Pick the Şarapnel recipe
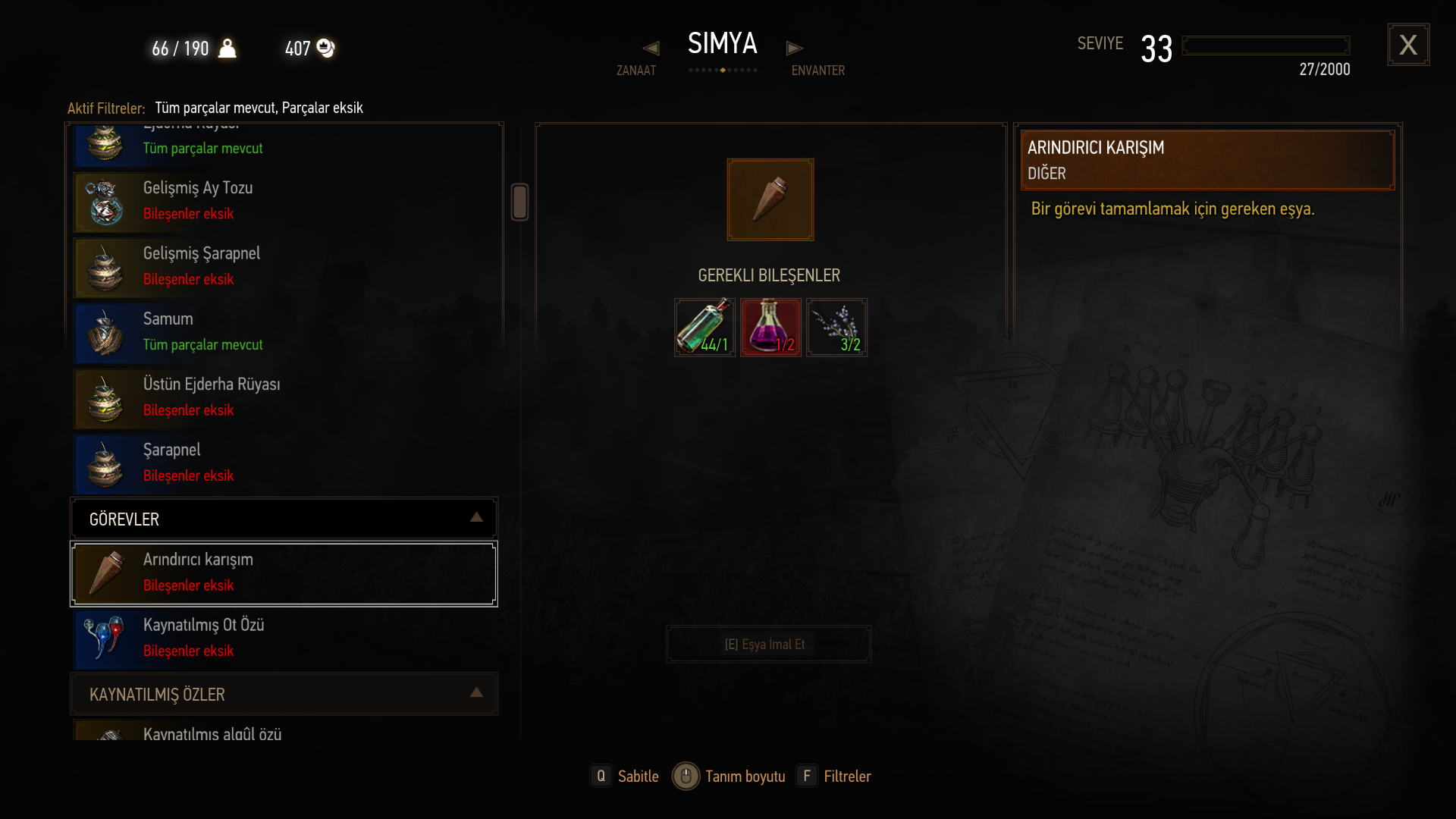Screen dimensions: 1456x819 pyautogui.click(x=284, y=463)
